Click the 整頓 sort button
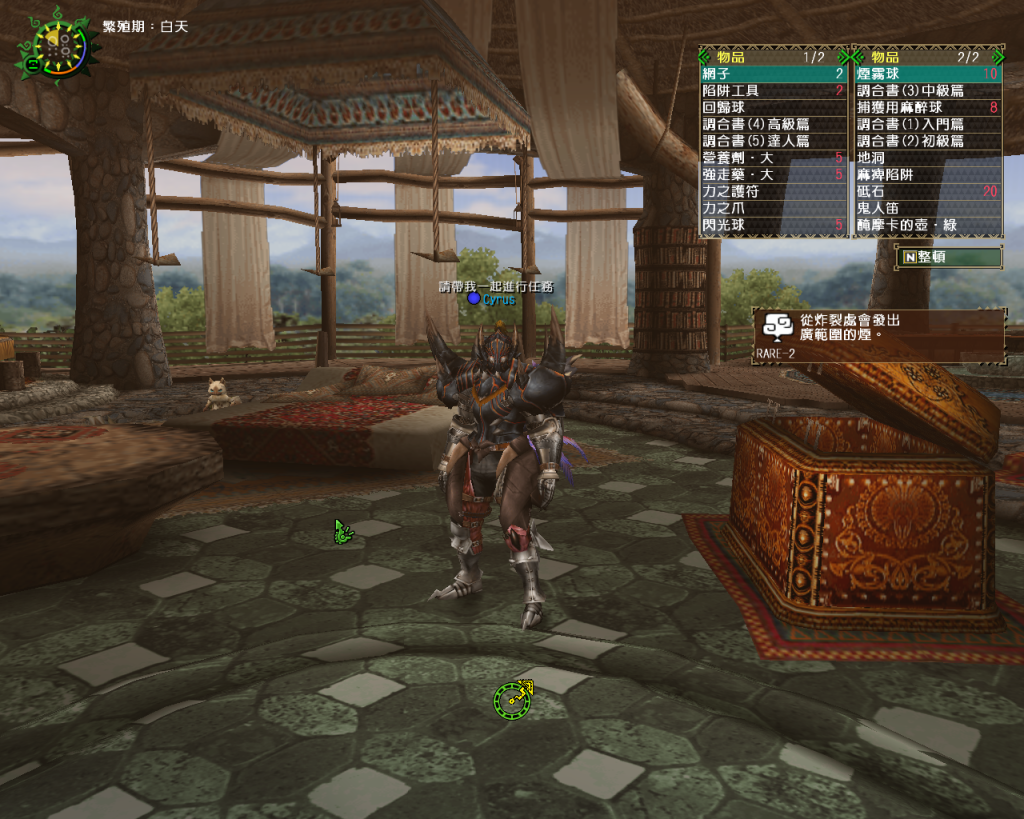The height and width of the screenshot is (819, 1024). tap(949, 257)
